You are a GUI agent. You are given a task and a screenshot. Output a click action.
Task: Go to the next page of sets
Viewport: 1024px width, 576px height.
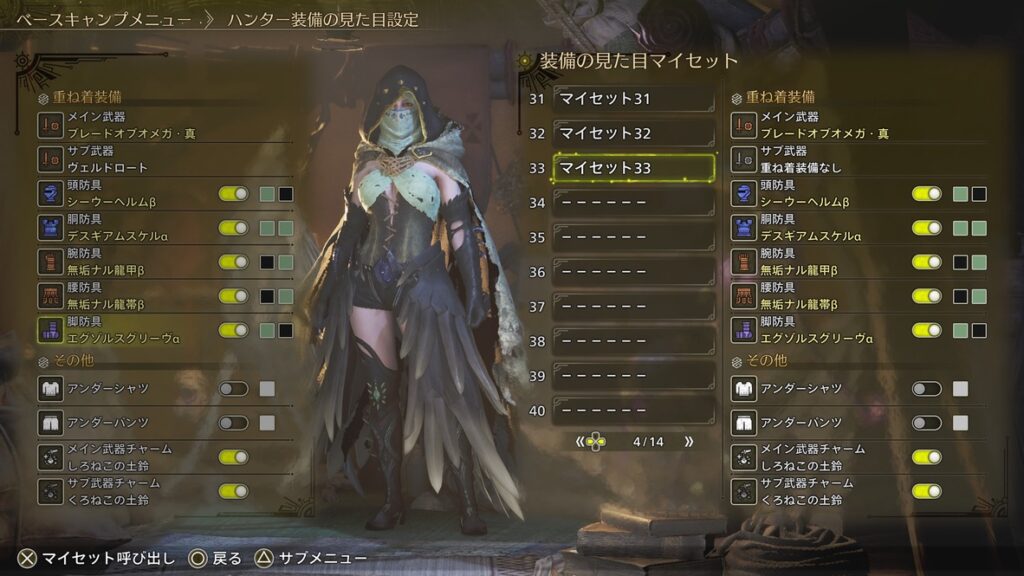[x=687, y=441]
